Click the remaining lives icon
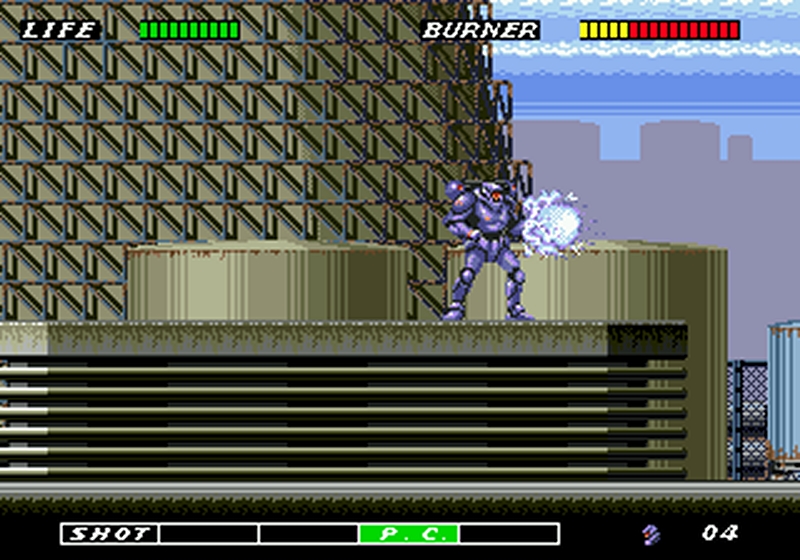800x560 pixels. point(653,533)
